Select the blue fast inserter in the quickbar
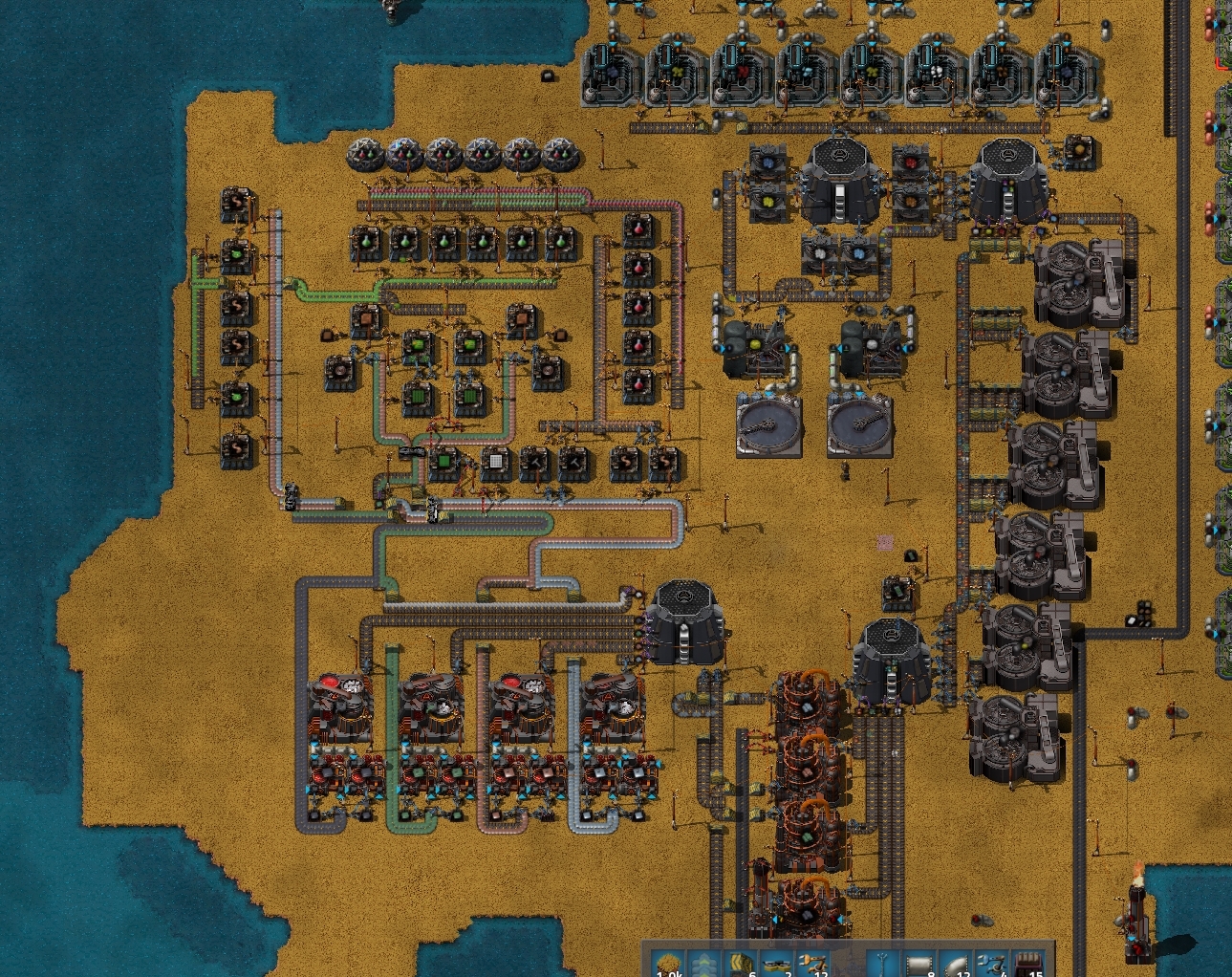Viewport: 1232px width, 977px height. coord(991,964)
